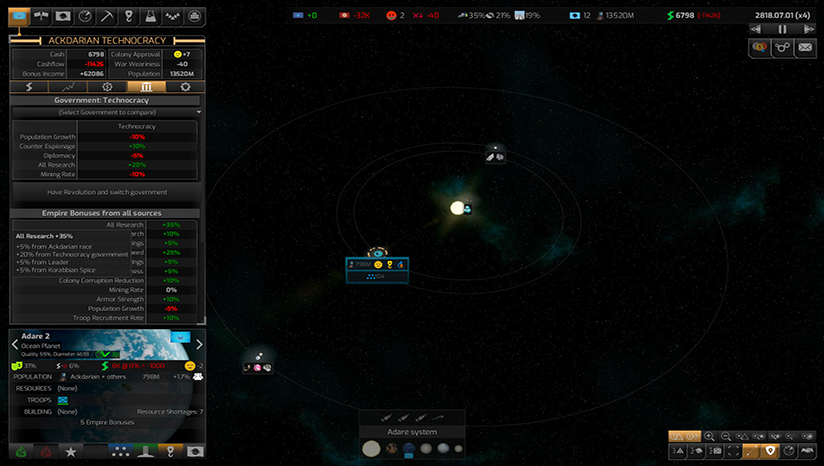Increase game speed with the right arrow
Image resolution: width=824 pixels, height=466 pixels.
tap(811, 29)
